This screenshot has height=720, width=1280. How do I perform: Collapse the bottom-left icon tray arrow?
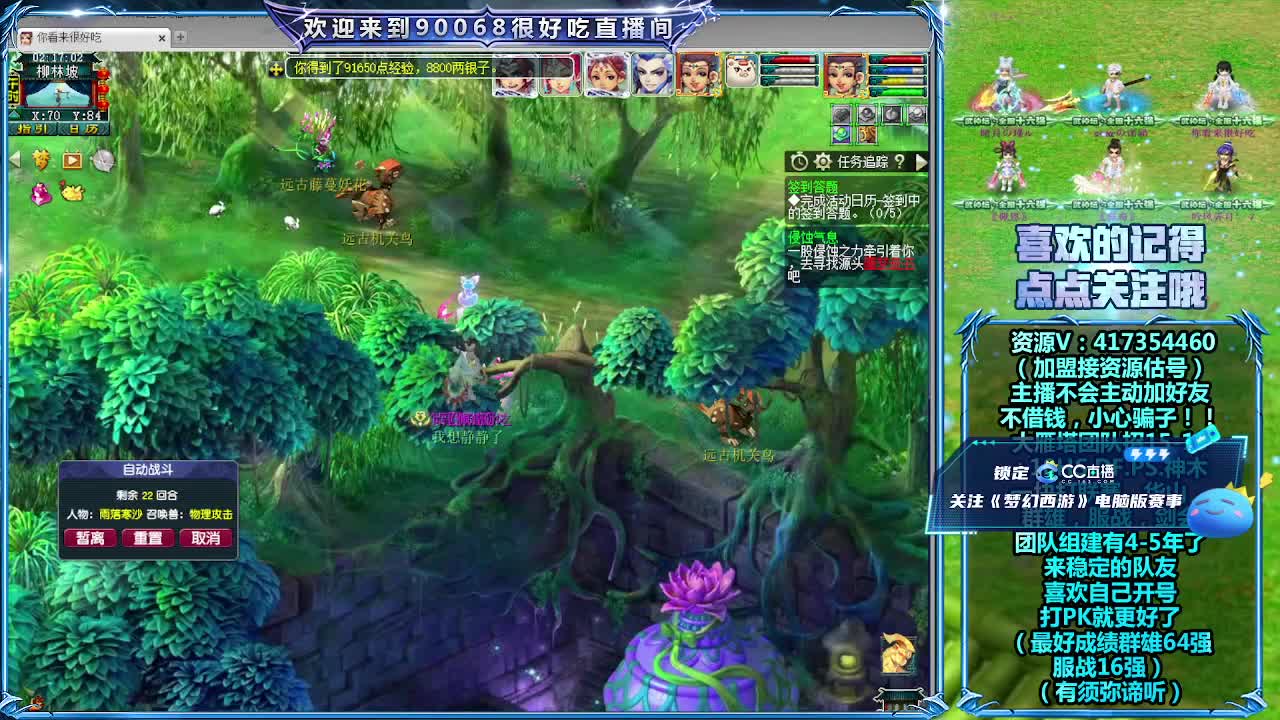coord(15,159)
